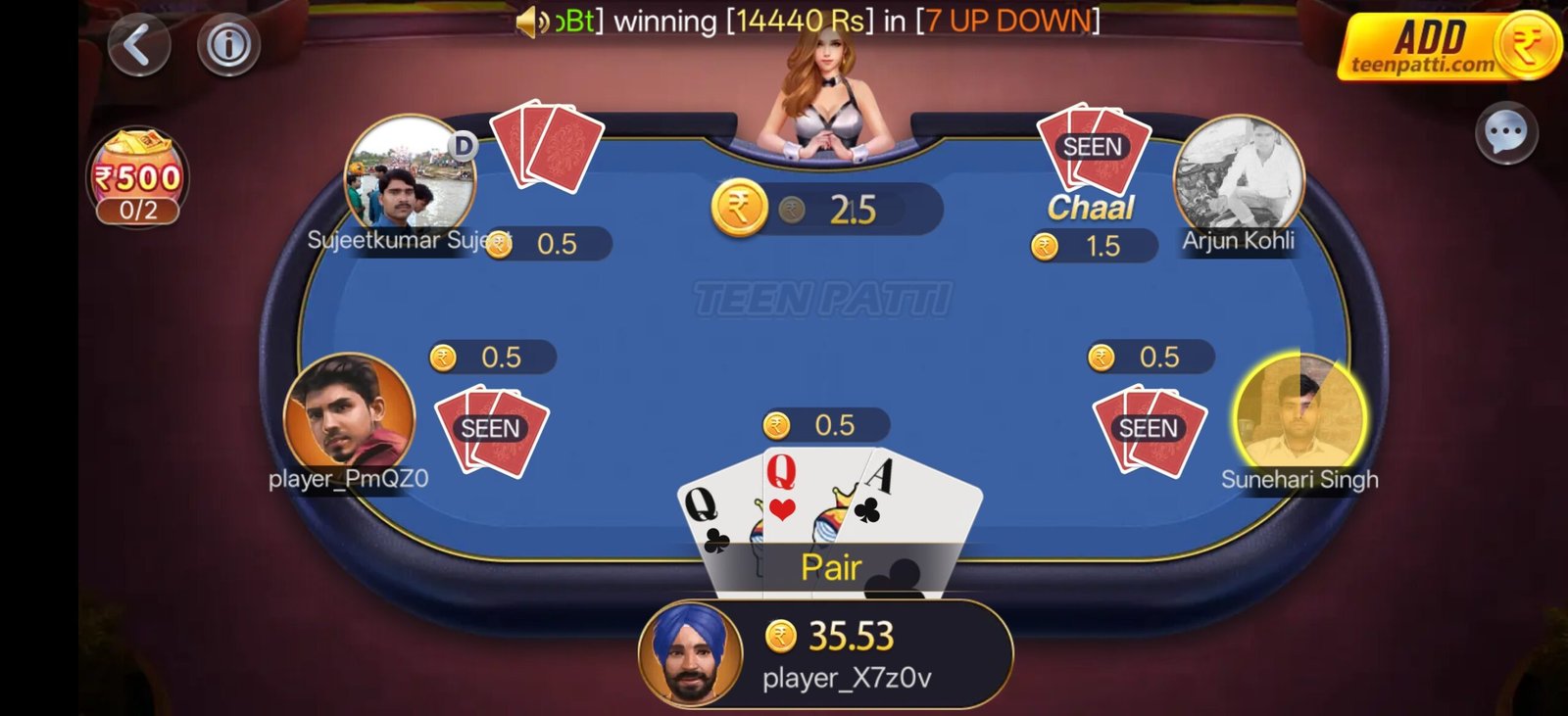This screenshot has width=1568, height=716.
Task: Tap the back arrow icon
Action: tap(137, 45)
